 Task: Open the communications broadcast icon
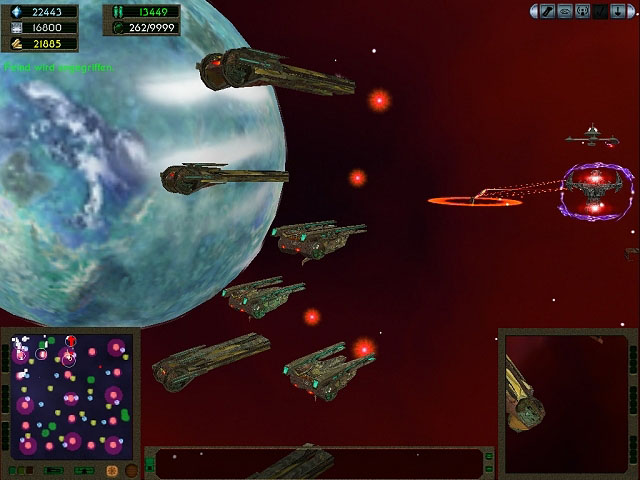coord(581,11)
